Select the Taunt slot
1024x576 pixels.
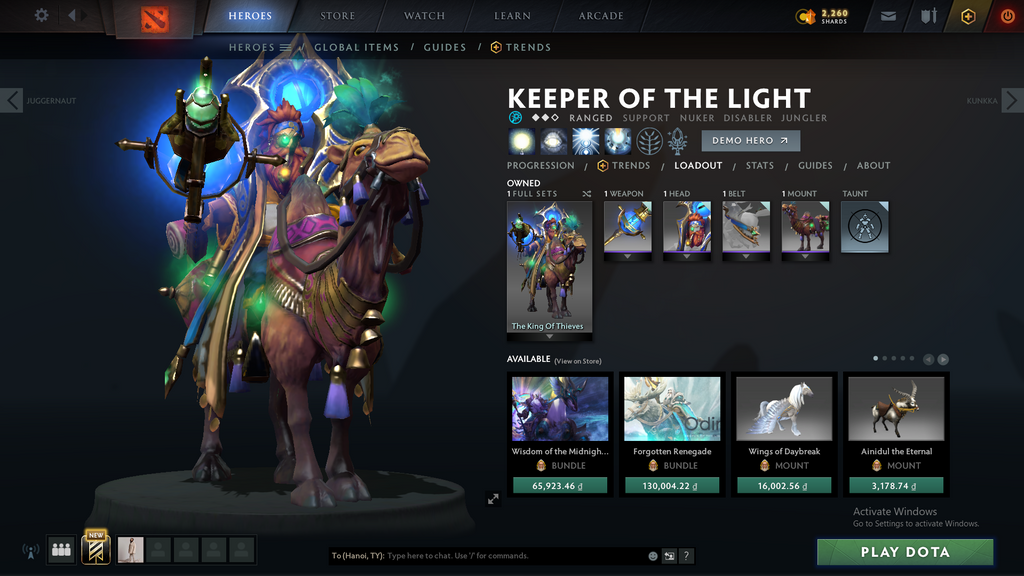(864, 227)
